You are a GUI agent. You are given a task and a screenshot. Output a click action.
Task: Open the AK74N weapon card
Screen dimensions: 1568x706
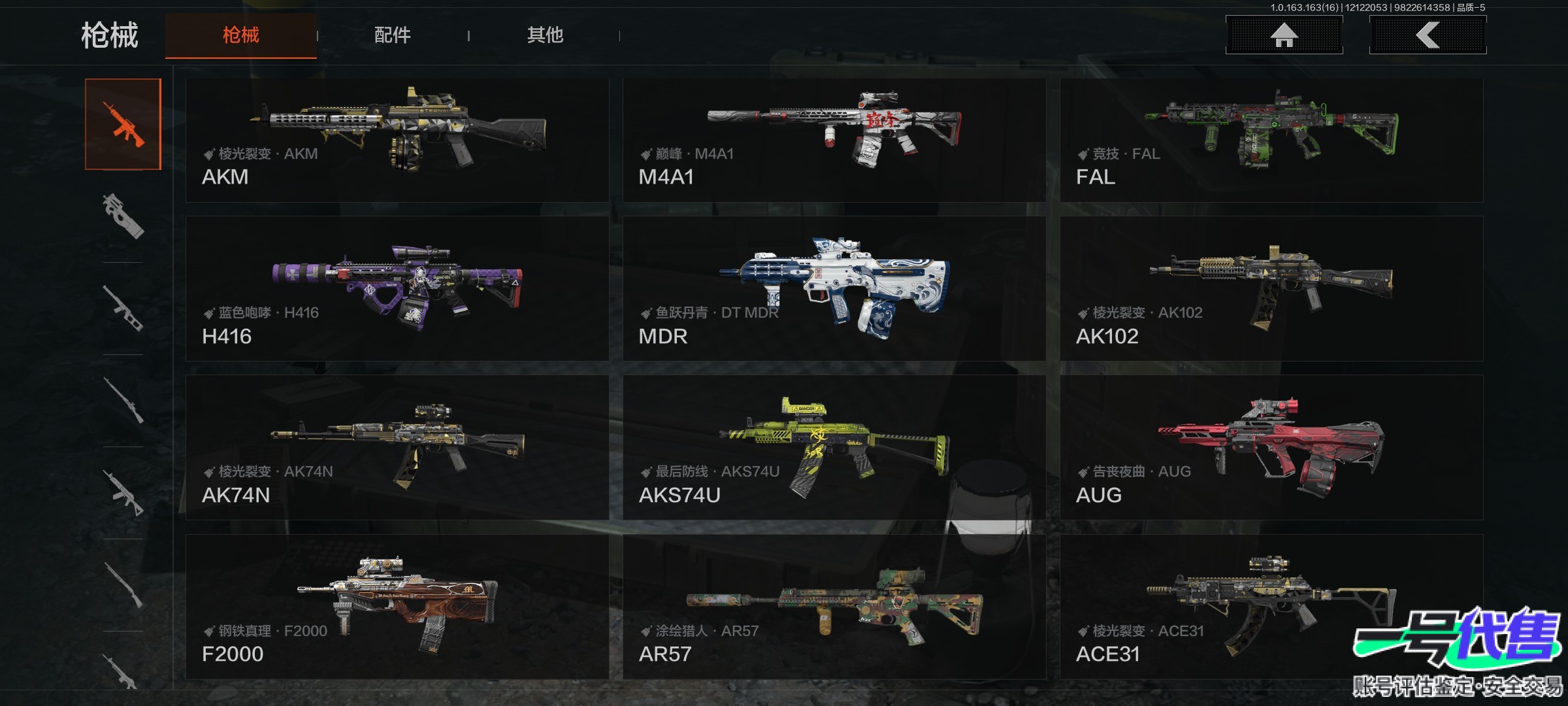click(x=397, y=447)
